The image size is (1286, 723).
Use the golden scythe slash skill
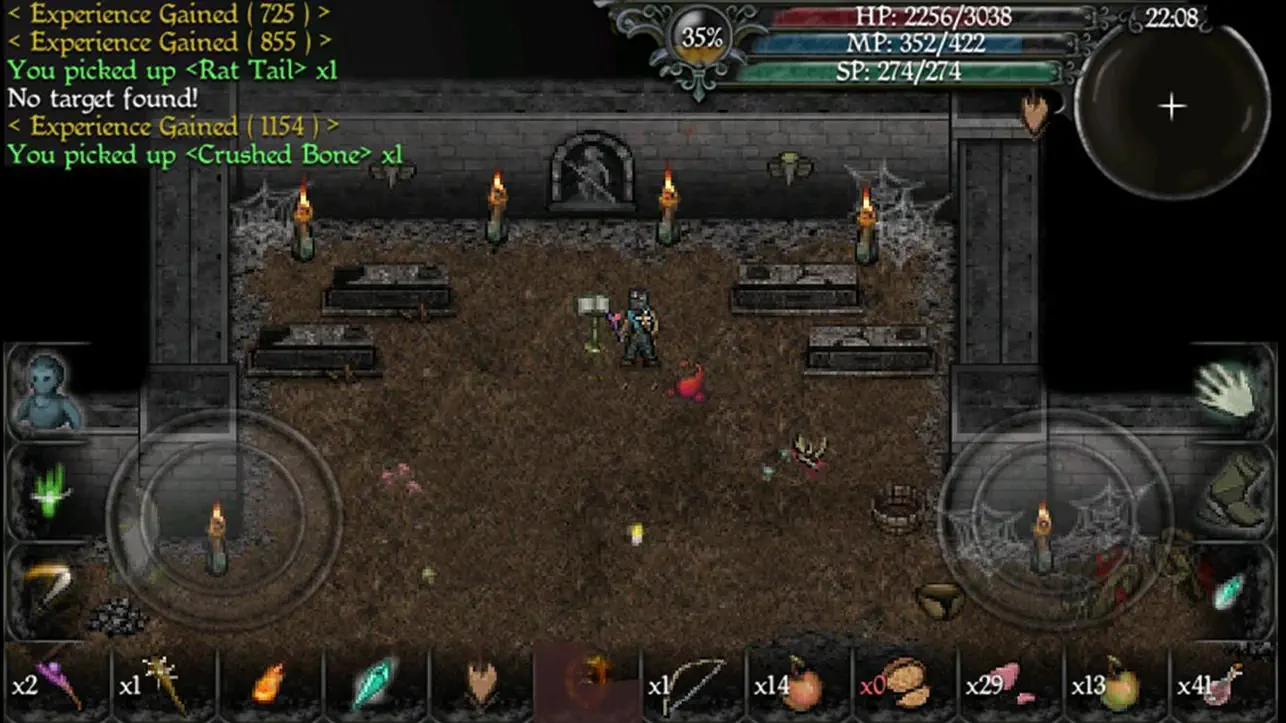pyautogui.click(x=46, y=588)
